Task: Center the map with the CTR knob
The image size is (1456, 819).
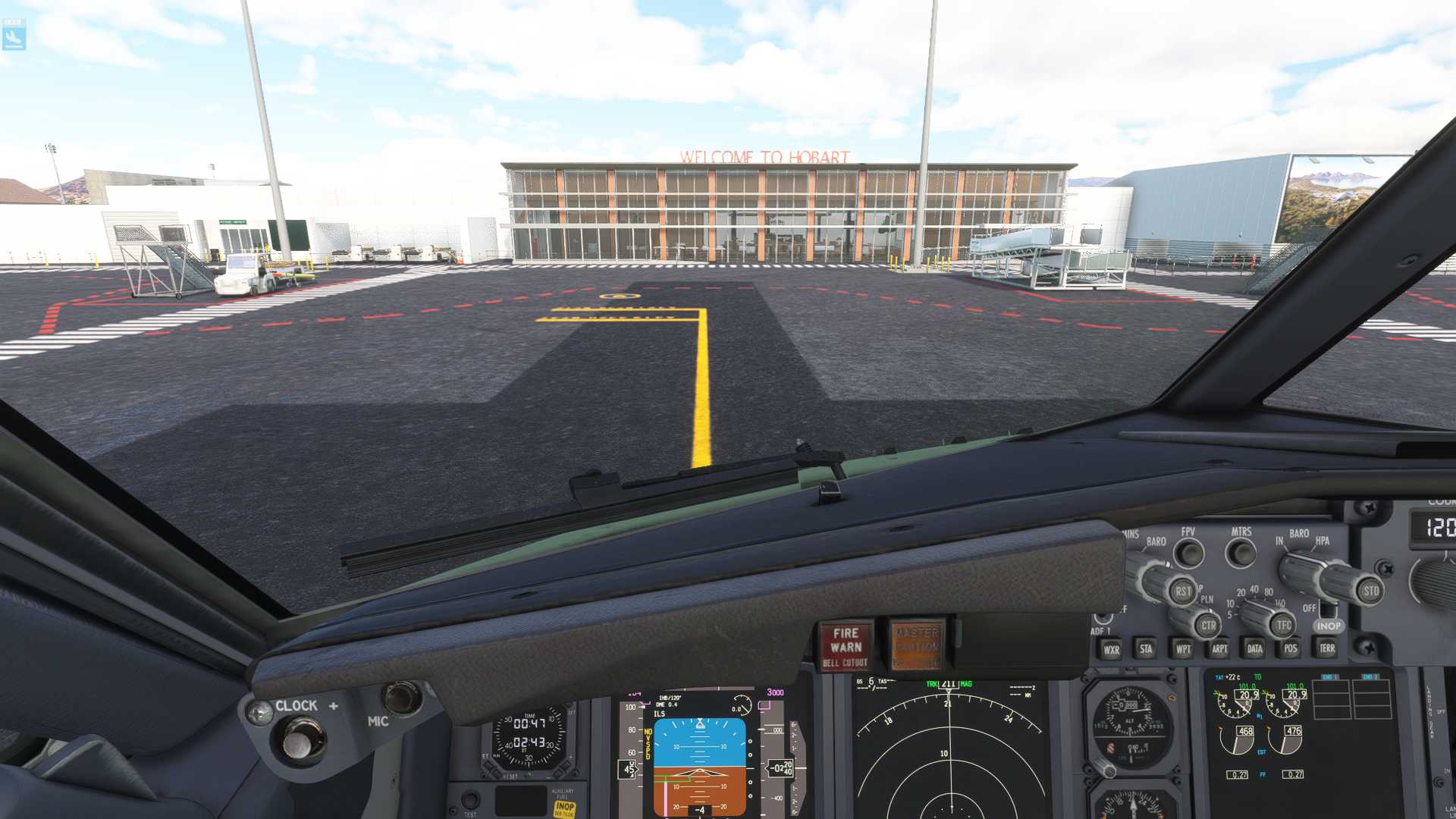Action: (1207, 626)
